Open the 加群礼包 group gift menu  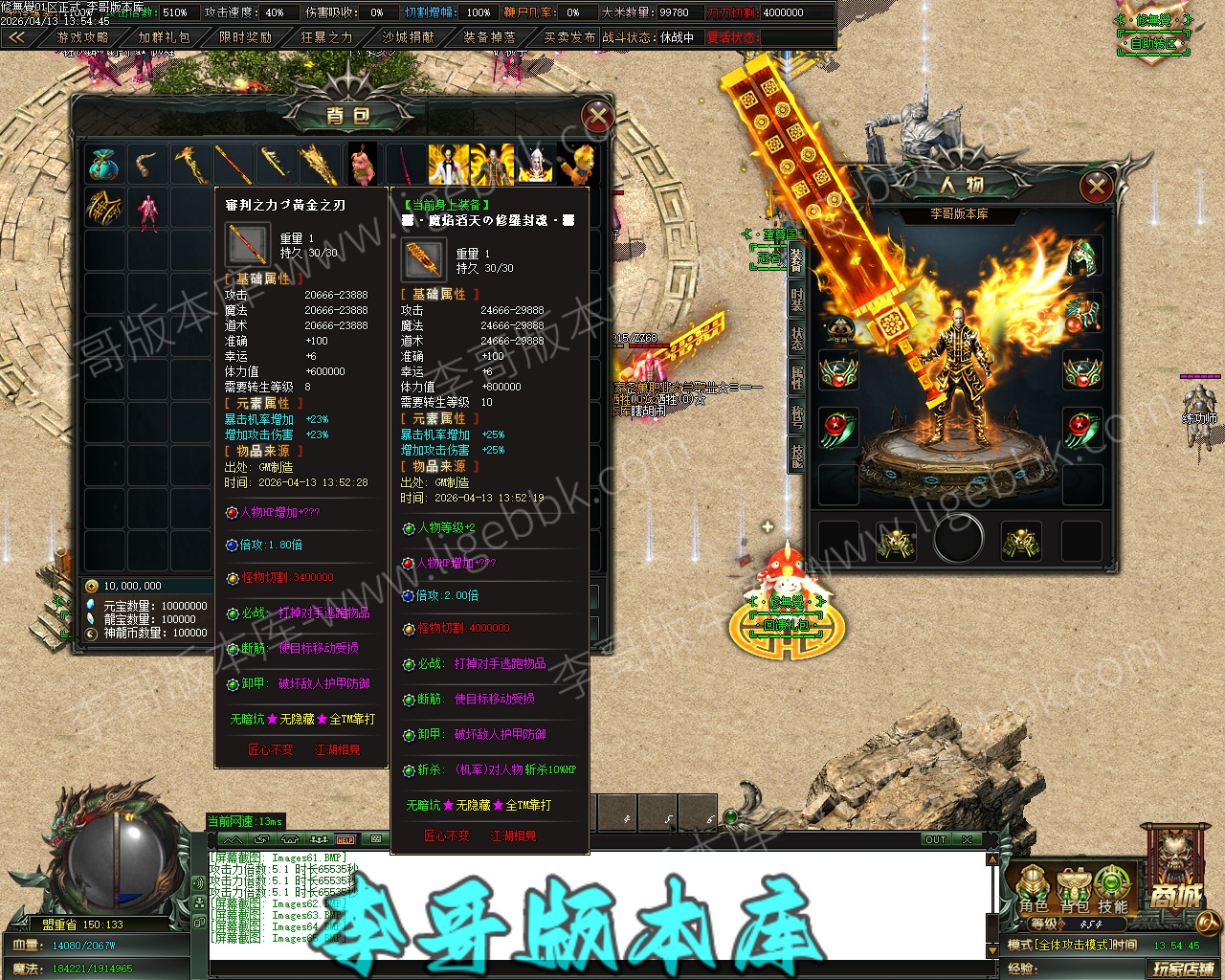tap(164, 37)
